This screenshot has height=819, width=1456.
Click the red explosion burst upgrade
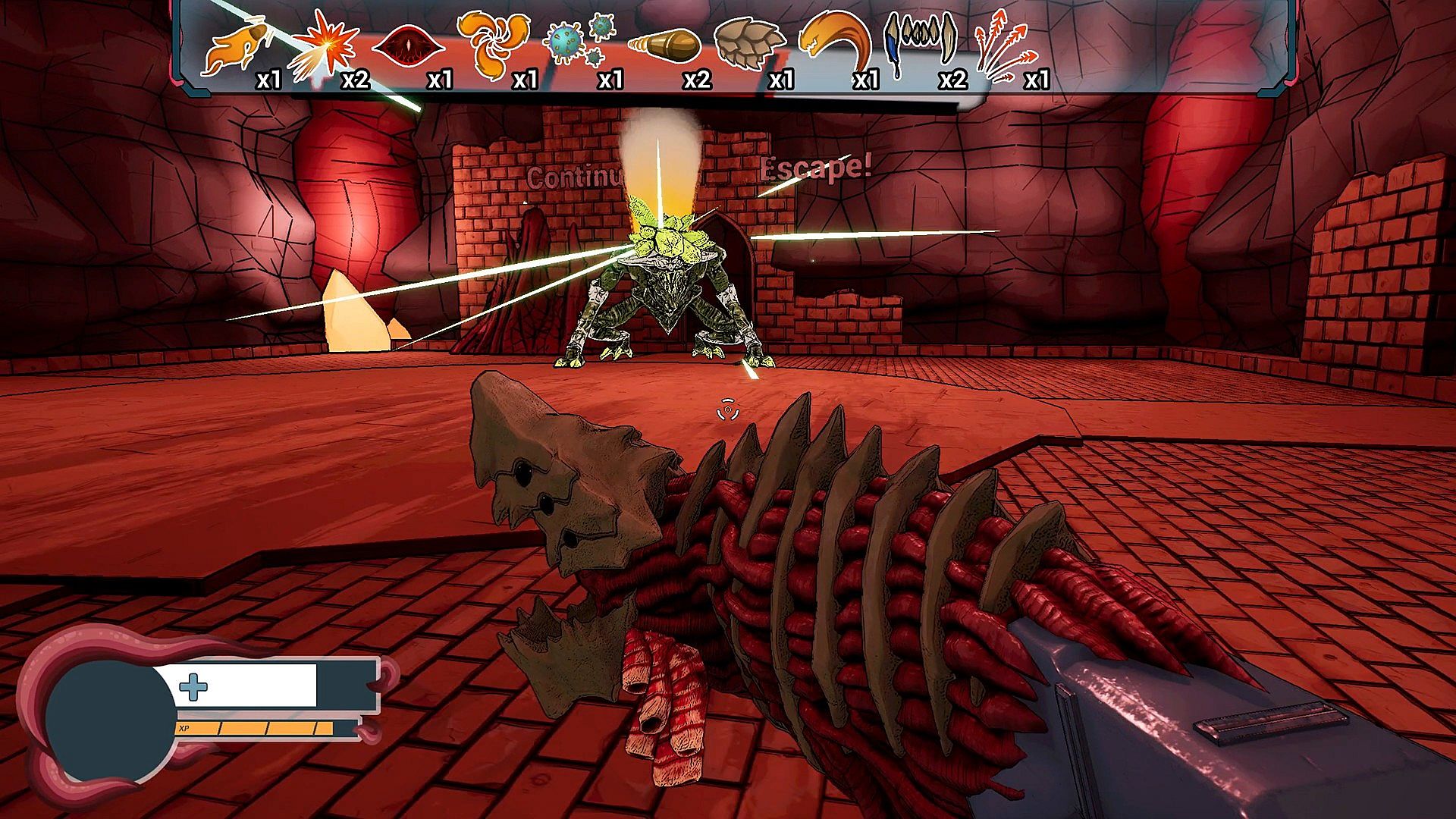click(x=325, y=45)
